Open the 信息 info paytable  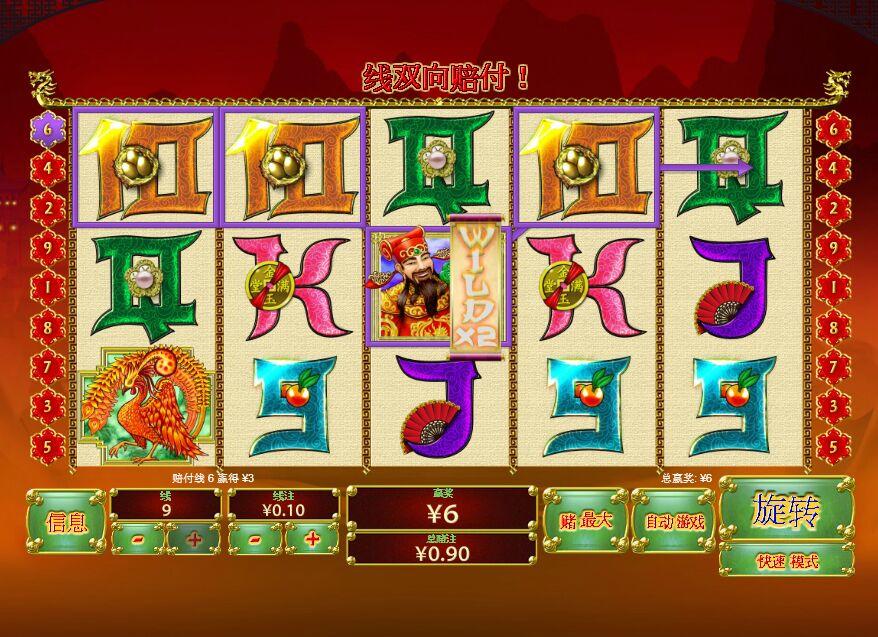(66, 521)
